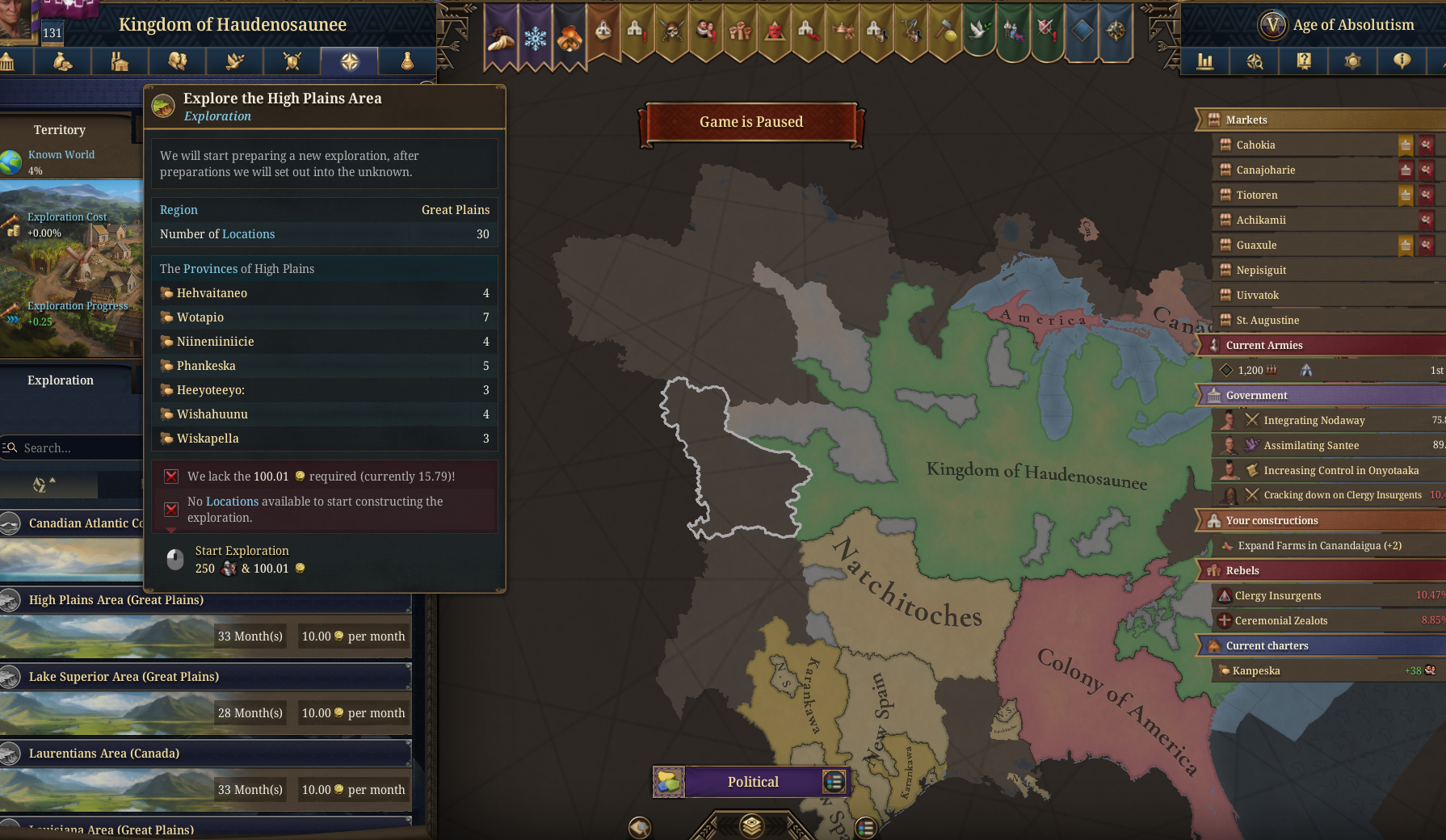
Task: Open game settings via the gear icon
Action: (1352, 61)
